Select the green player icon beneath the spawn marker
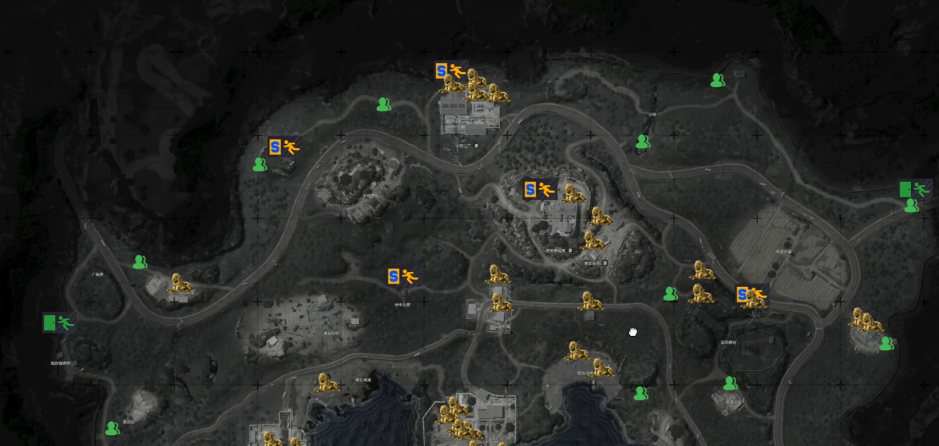 (x=261, y=165)
